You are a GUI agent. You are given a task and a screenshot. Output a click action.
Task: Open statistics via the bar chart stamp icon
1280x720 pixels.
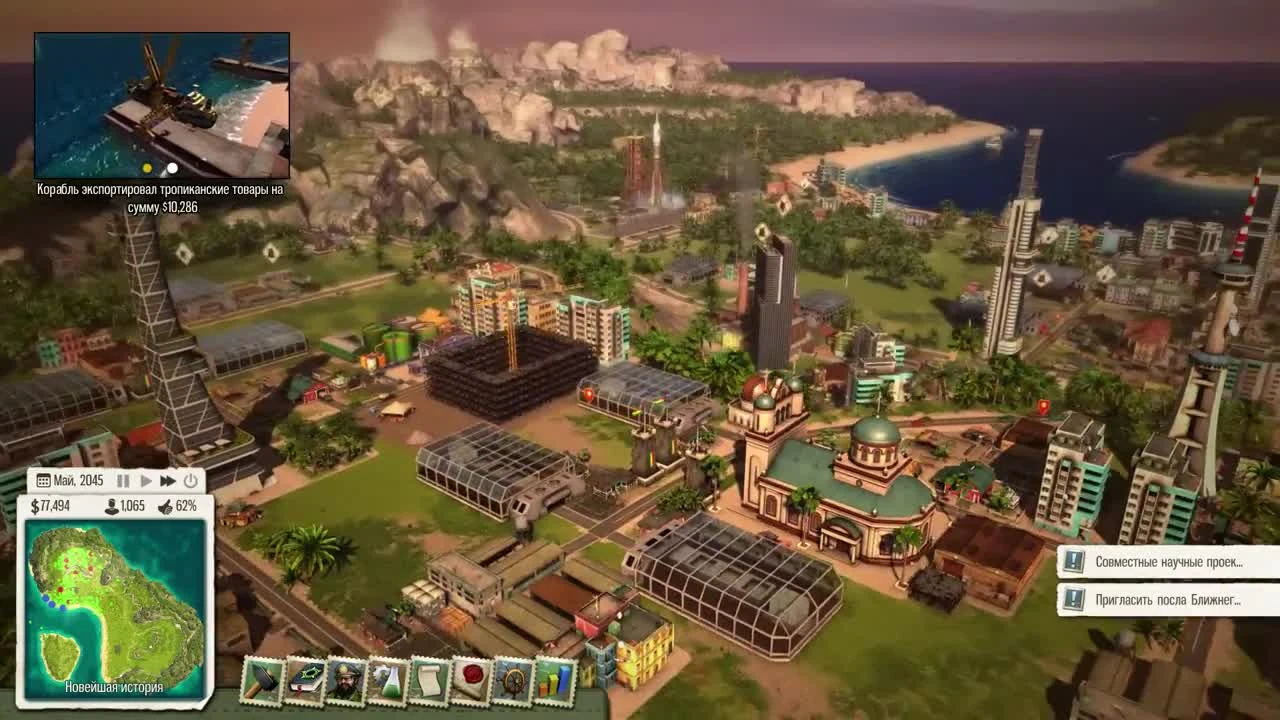coord(553,681)
